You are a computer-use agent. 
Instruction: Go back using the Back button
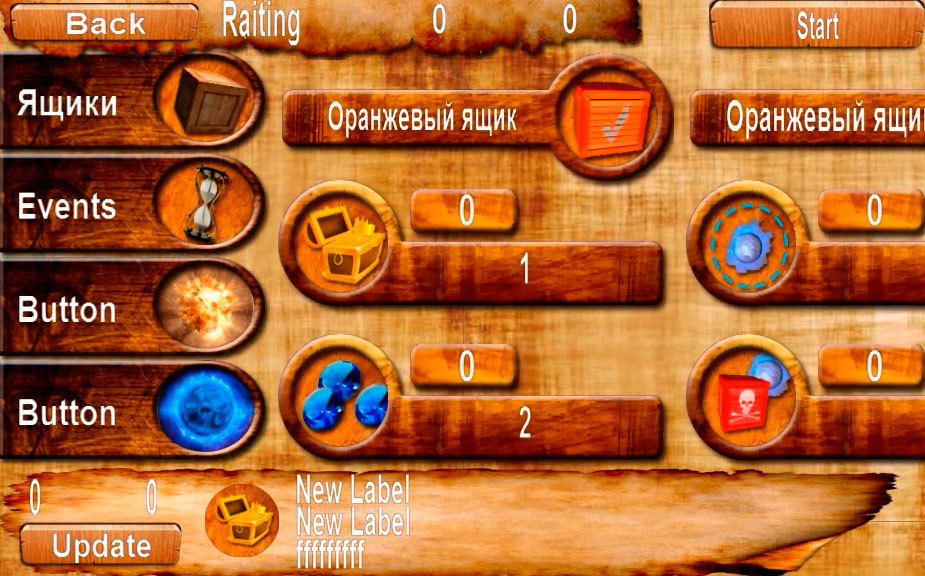(104, 22)
